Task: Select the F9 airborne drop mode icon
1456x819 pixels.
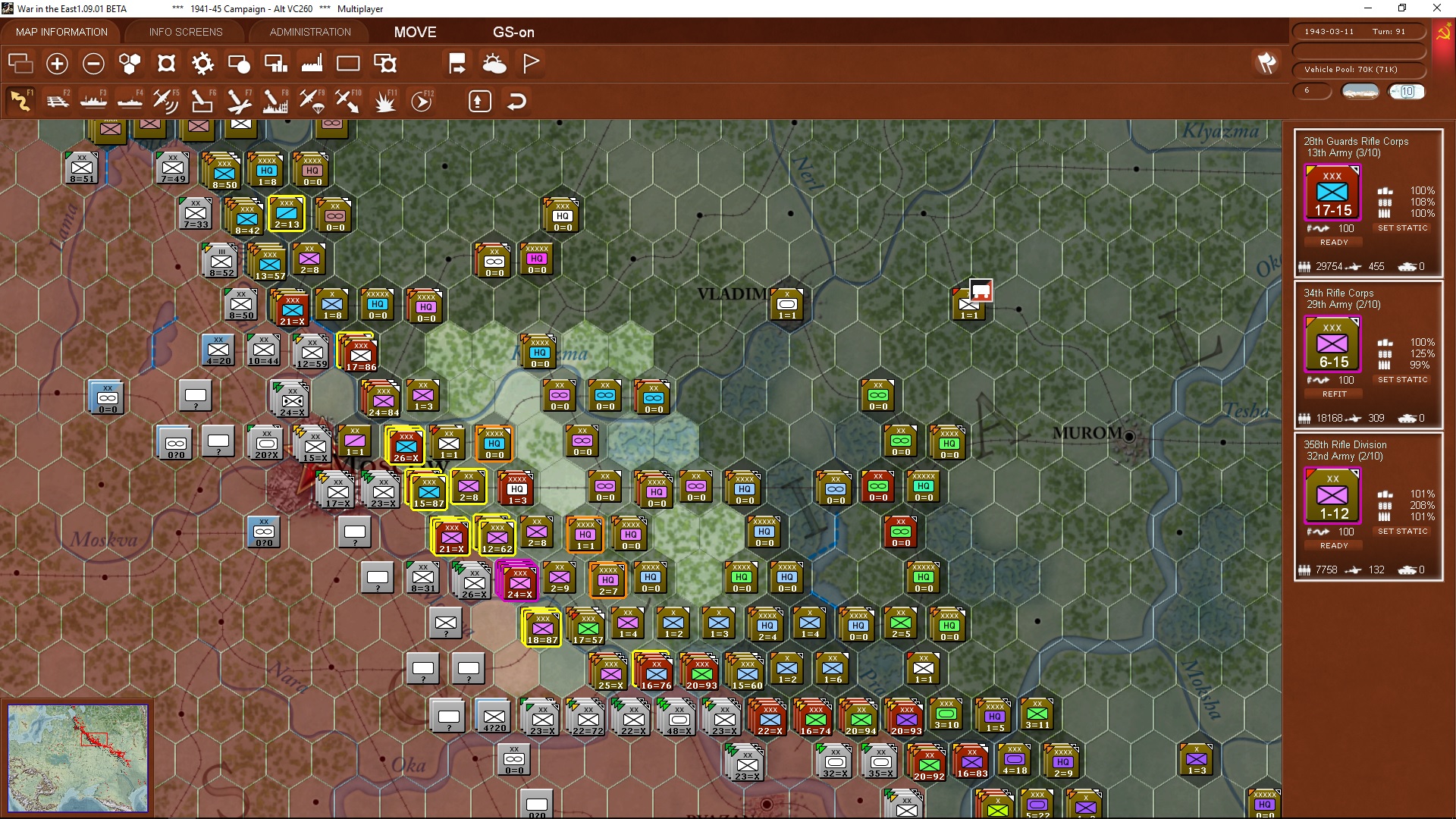Action: coord(311,100)
